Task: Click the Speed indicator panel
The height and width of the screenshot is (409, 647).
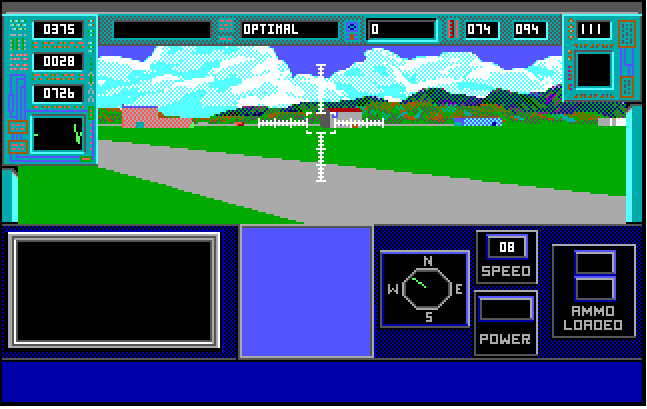Action: [506, 257]
